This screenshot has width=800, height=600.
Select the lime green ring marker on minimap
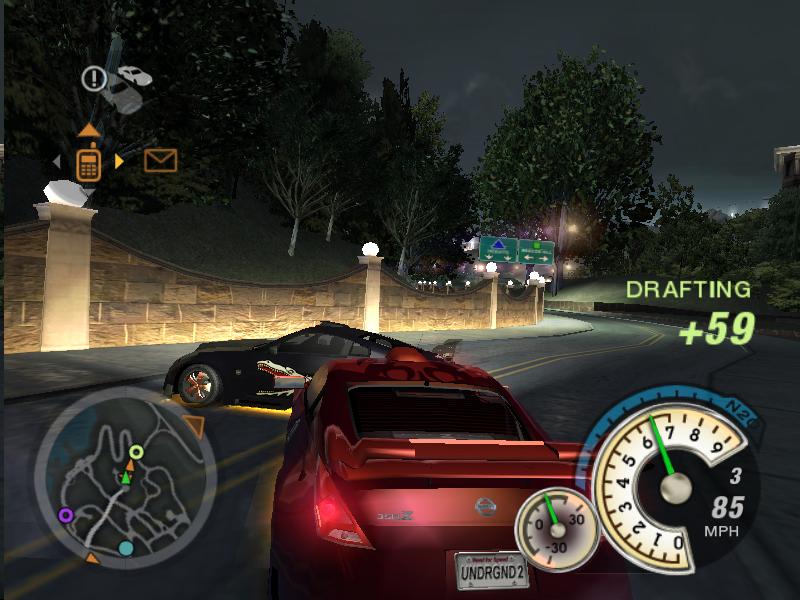tap(136, 452)
